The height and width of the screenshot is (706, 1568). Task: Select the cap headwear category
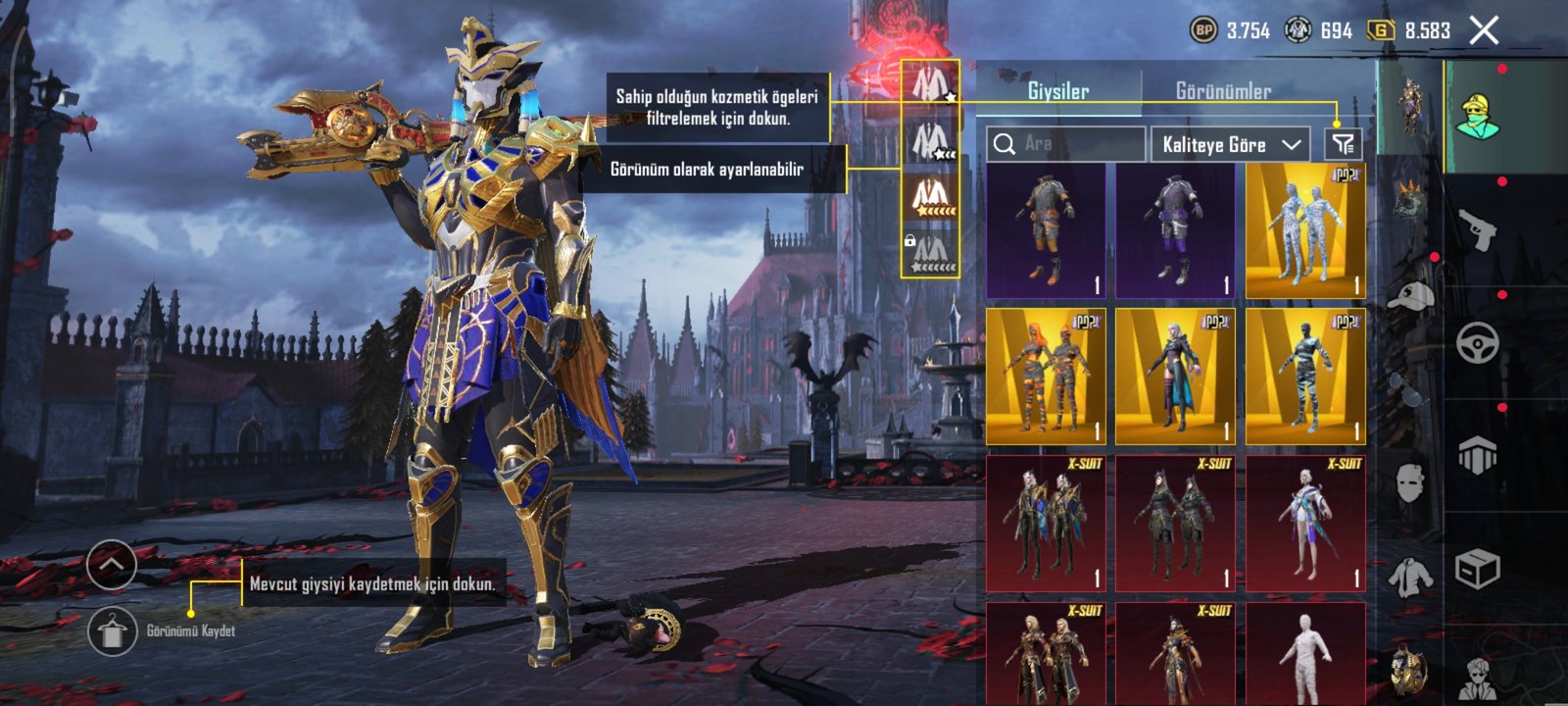click(1411, 294)
